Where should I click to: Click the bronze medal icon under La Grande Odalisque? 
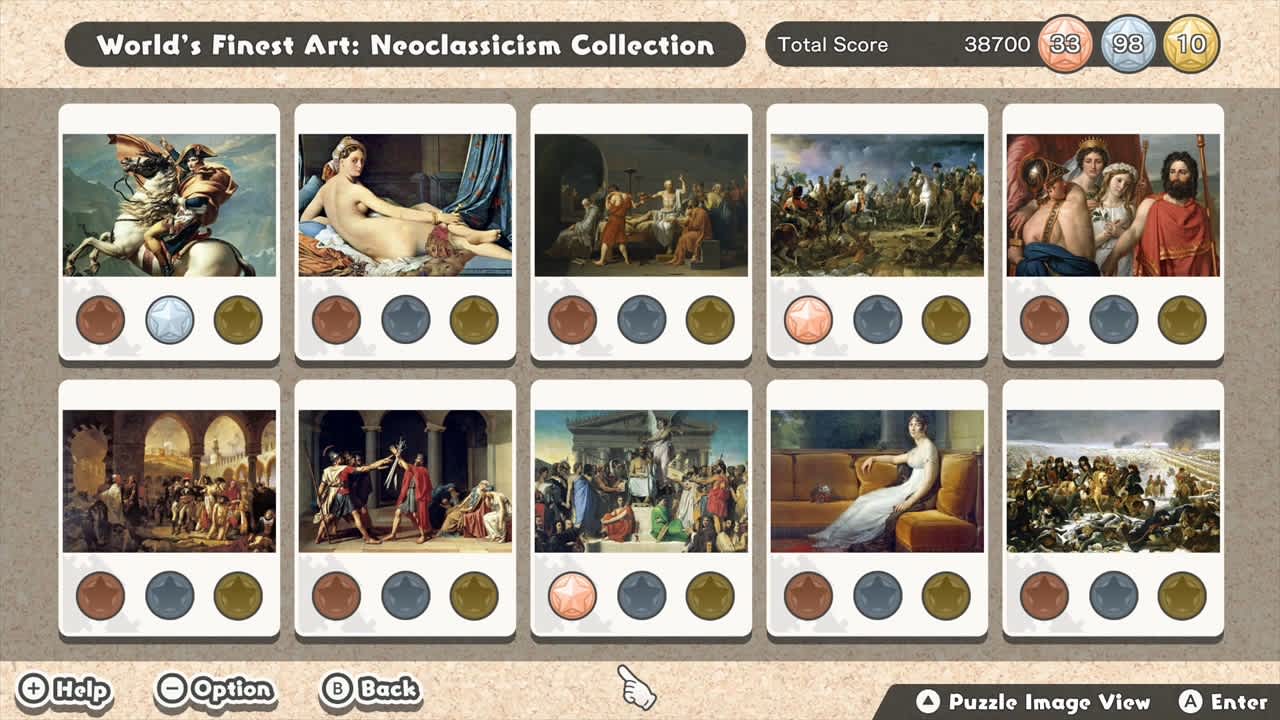pos(338,321)
